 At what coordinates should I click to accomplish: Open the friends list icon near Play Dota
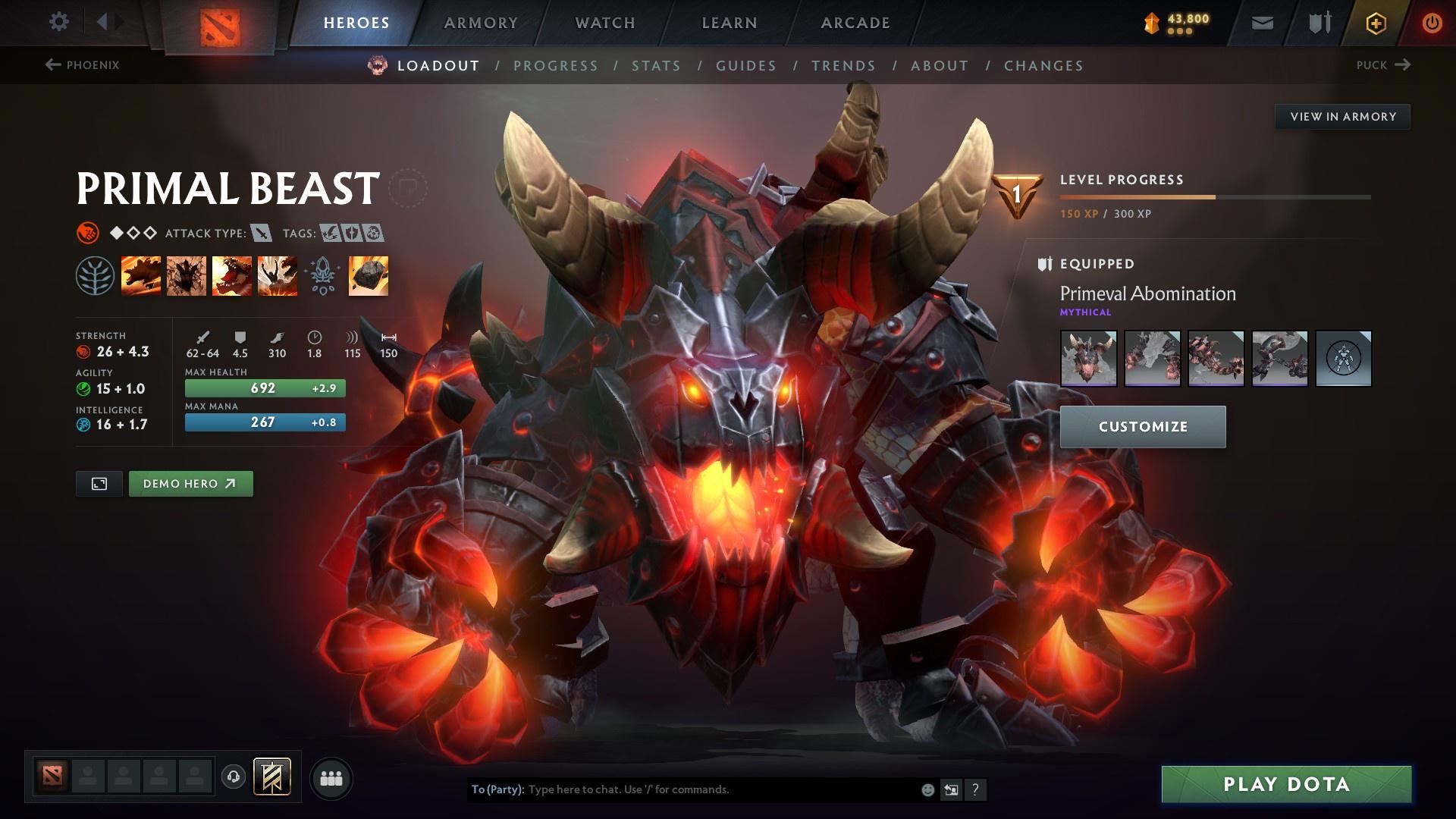331,777
